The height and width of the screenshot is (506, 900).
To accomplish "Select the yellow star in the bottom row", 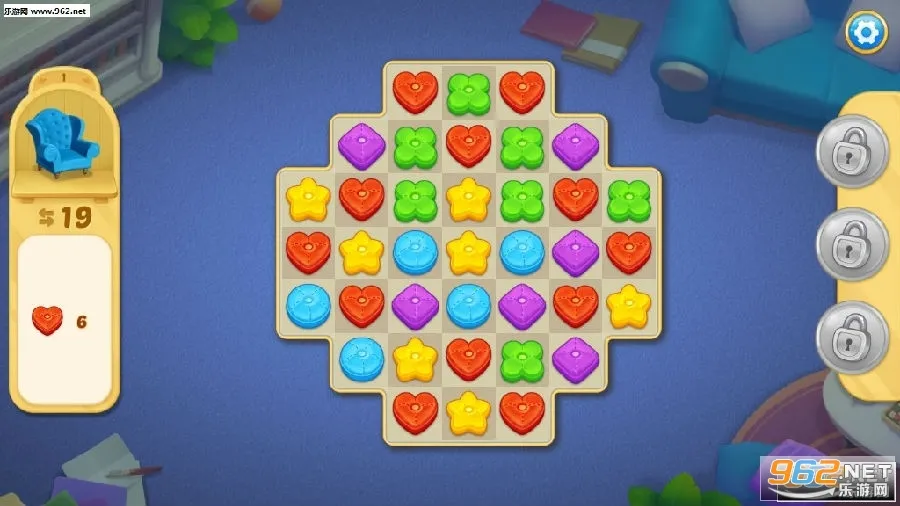I will (x=469, y=412).
